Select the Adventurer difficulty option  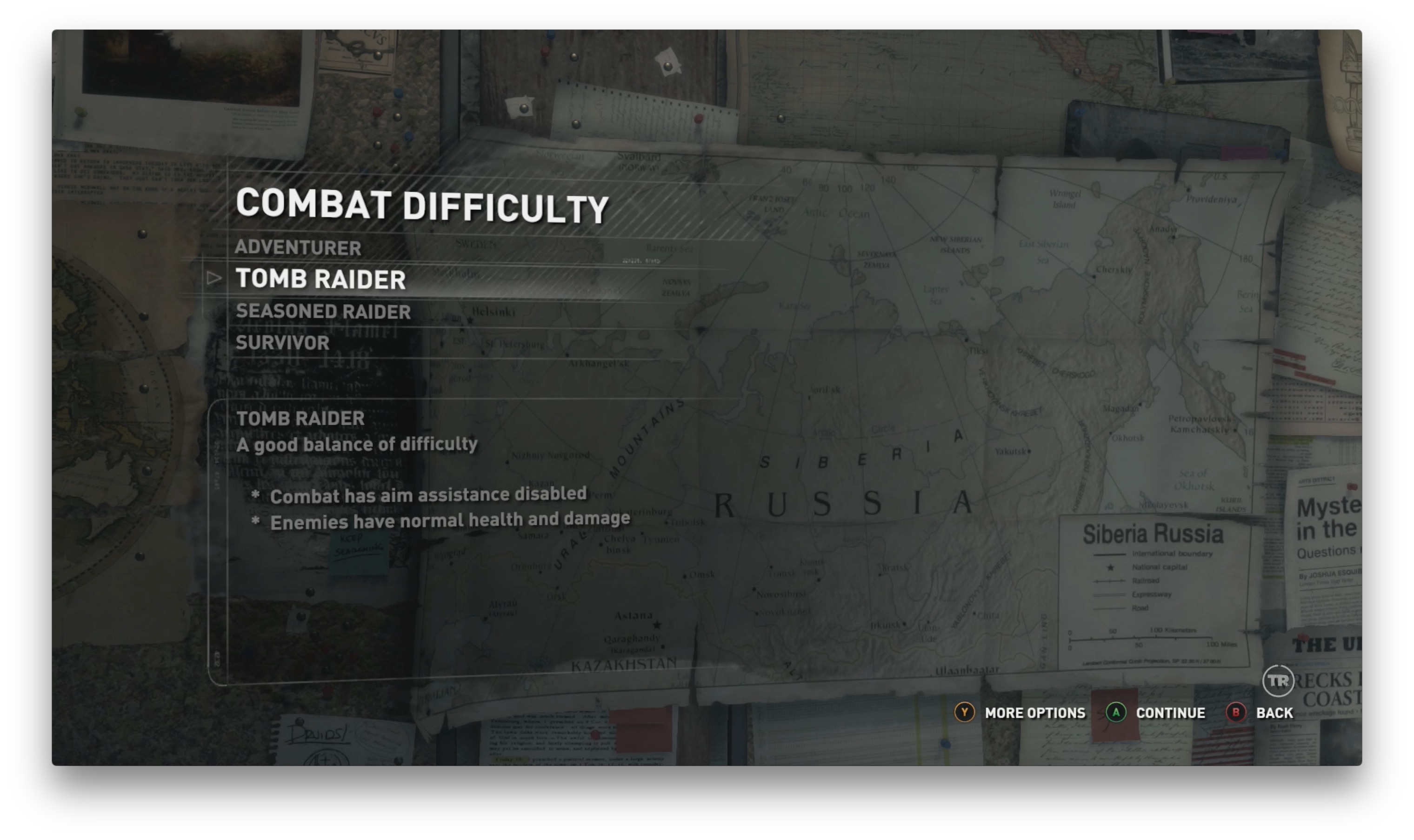tap(298, 248)
